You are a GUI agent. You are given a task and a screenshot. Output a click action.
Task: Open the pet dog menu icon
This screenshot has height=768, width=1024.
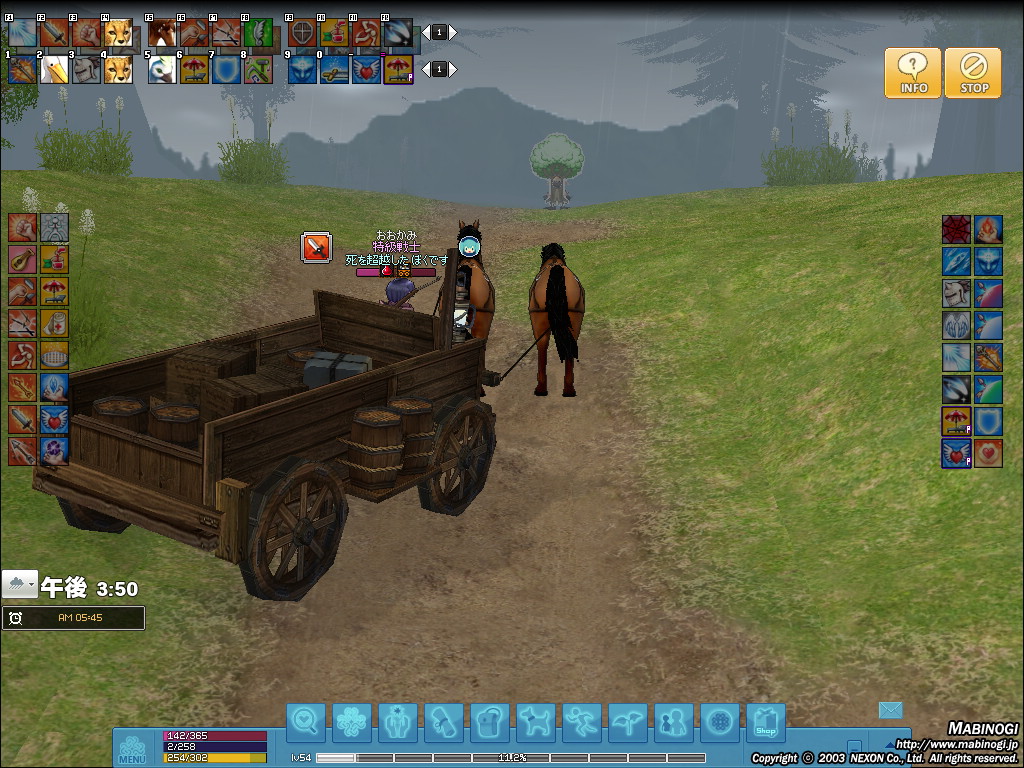coord(536,722)
